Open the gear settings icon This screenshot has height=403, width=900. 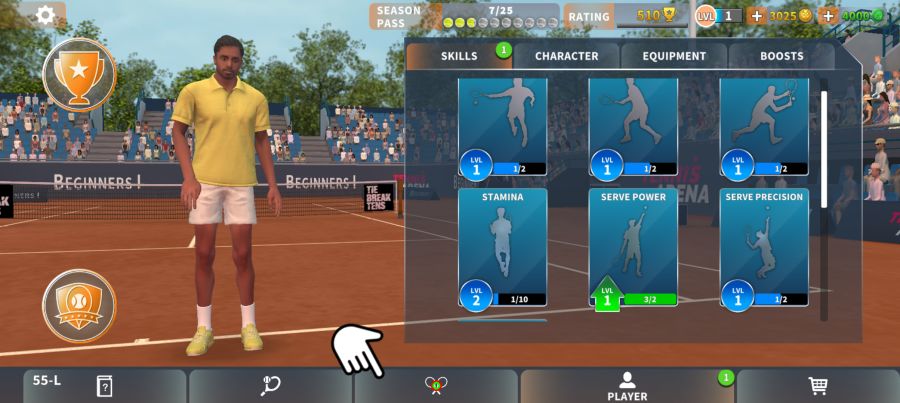pyautogui.click(x=45, y=15)
